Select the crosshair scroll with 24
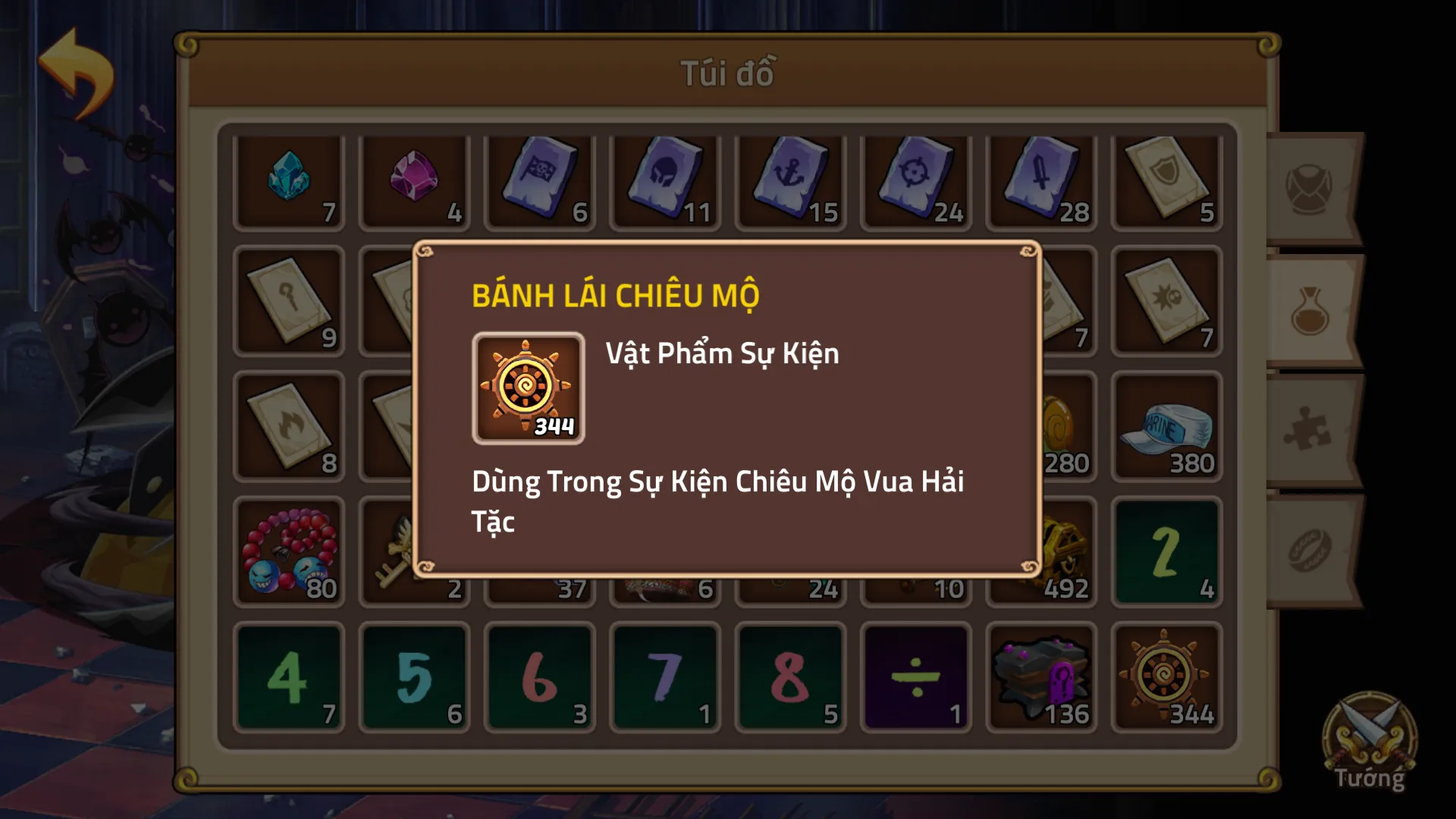1456x819 pixels. click(915, 182)
